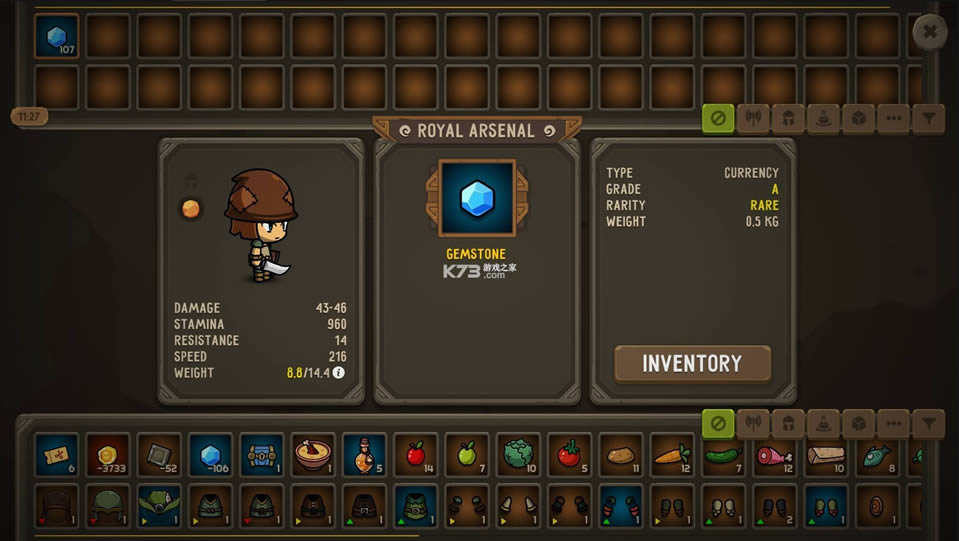Select the gold coin slot
The image size is (959, 541).
click(108, 455)
